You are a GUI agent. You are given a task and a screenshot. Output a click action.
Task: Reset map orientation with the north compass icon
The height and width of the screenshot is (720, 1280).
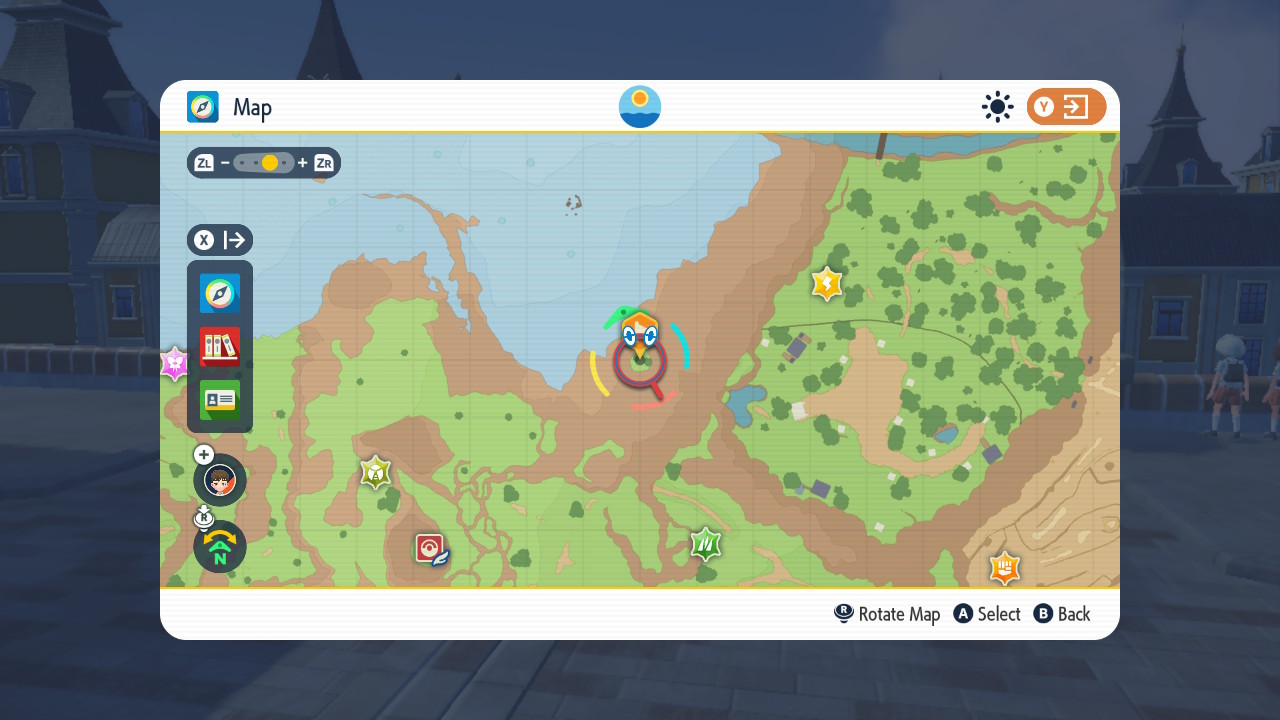coord(219,547)
